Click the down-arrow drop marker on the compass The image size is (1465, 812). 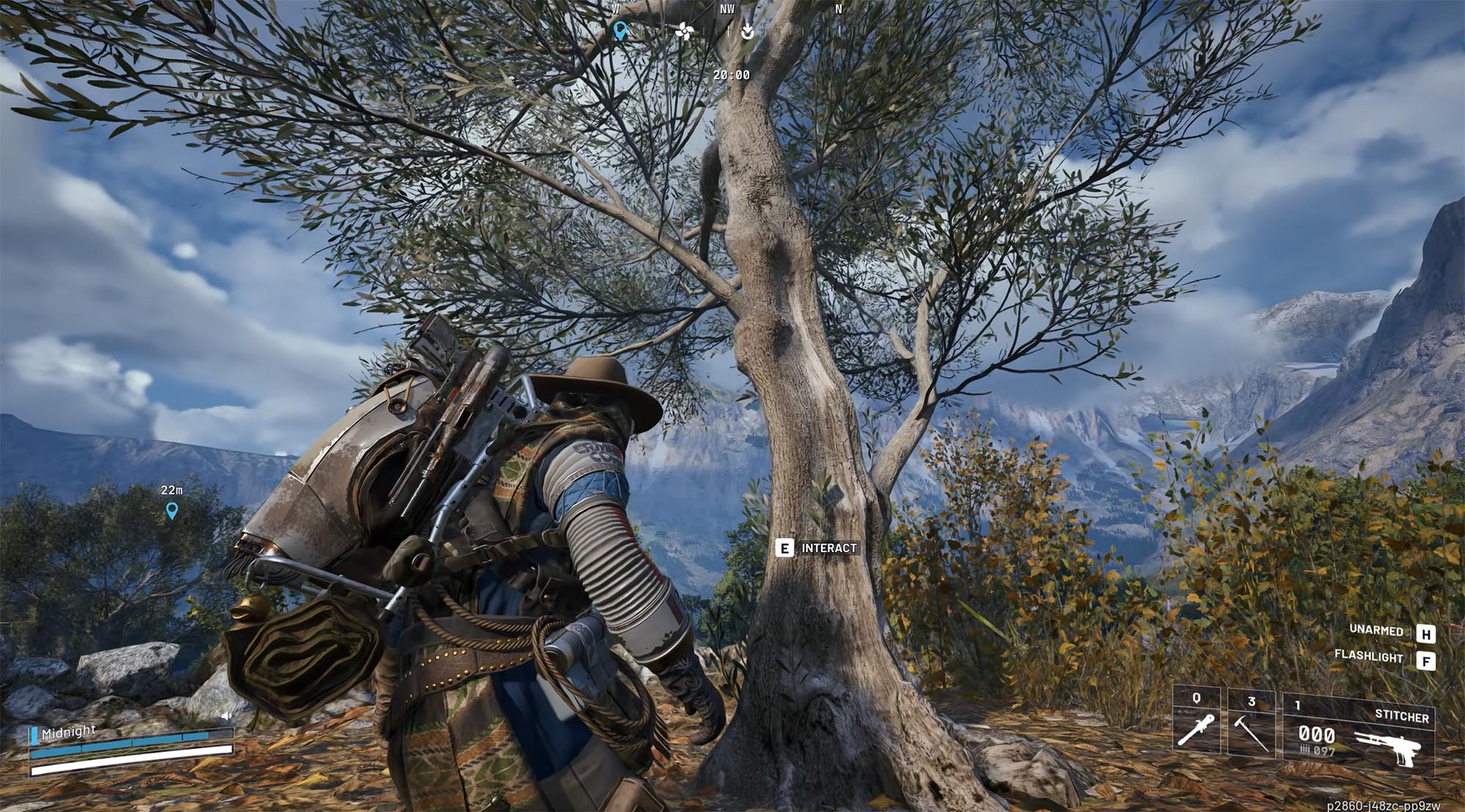pyautogui.click(x=747, y=31)
